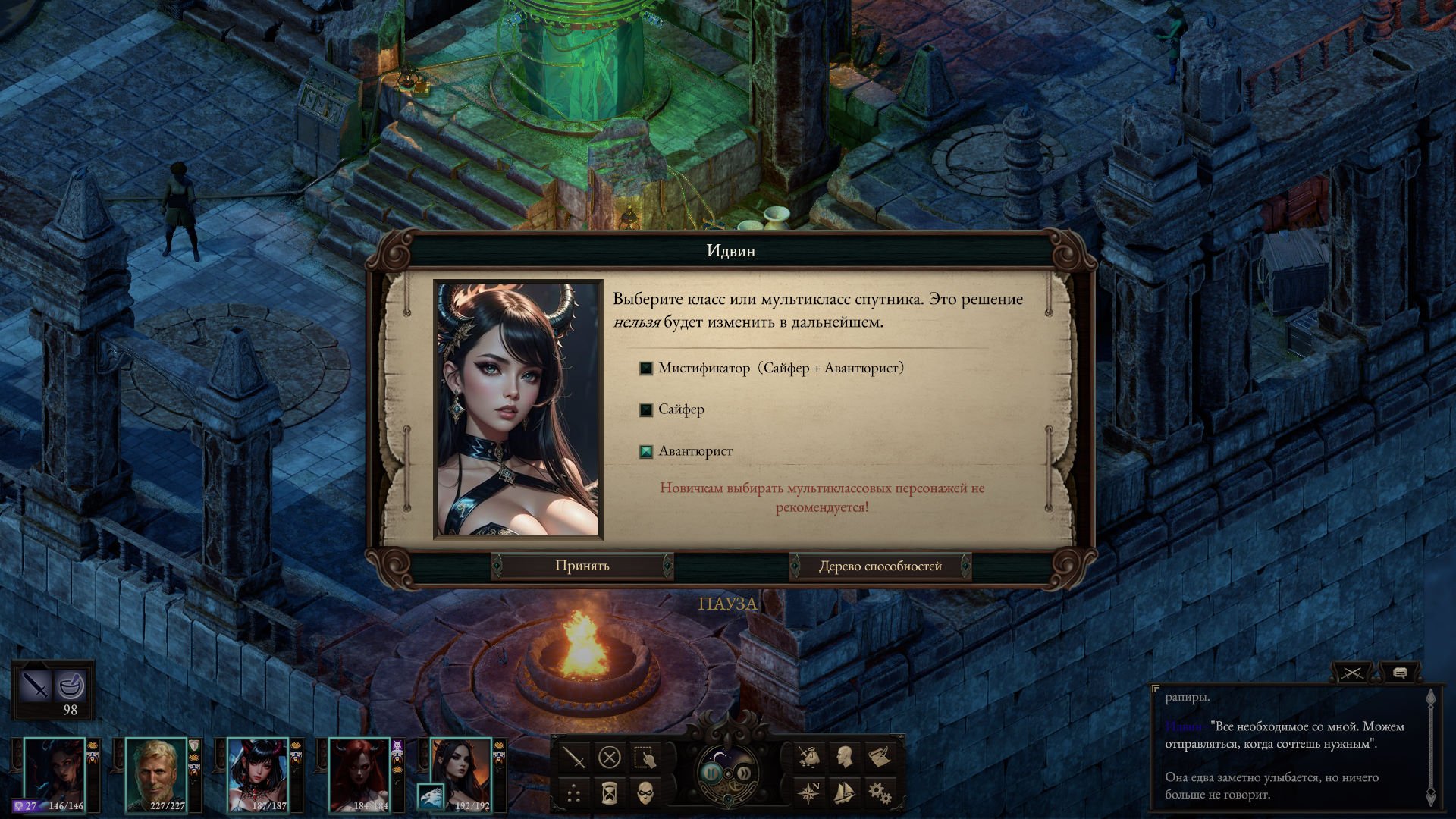The width and height of the screenshot is (1456, 819).
Task: Open the journal scroll and quill icon
Action: coord(880,756)
